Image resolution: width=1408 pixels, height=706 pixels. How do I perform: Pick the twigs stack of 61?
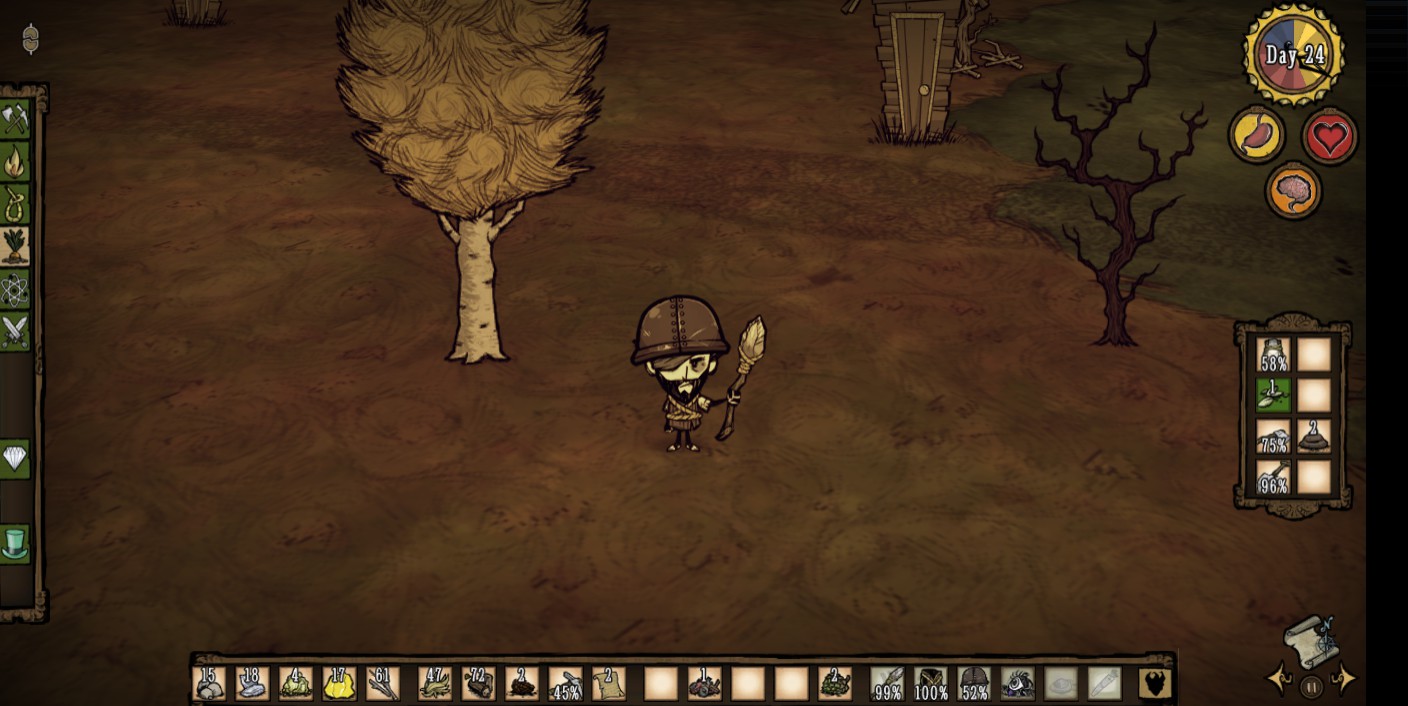coord(383,684)
